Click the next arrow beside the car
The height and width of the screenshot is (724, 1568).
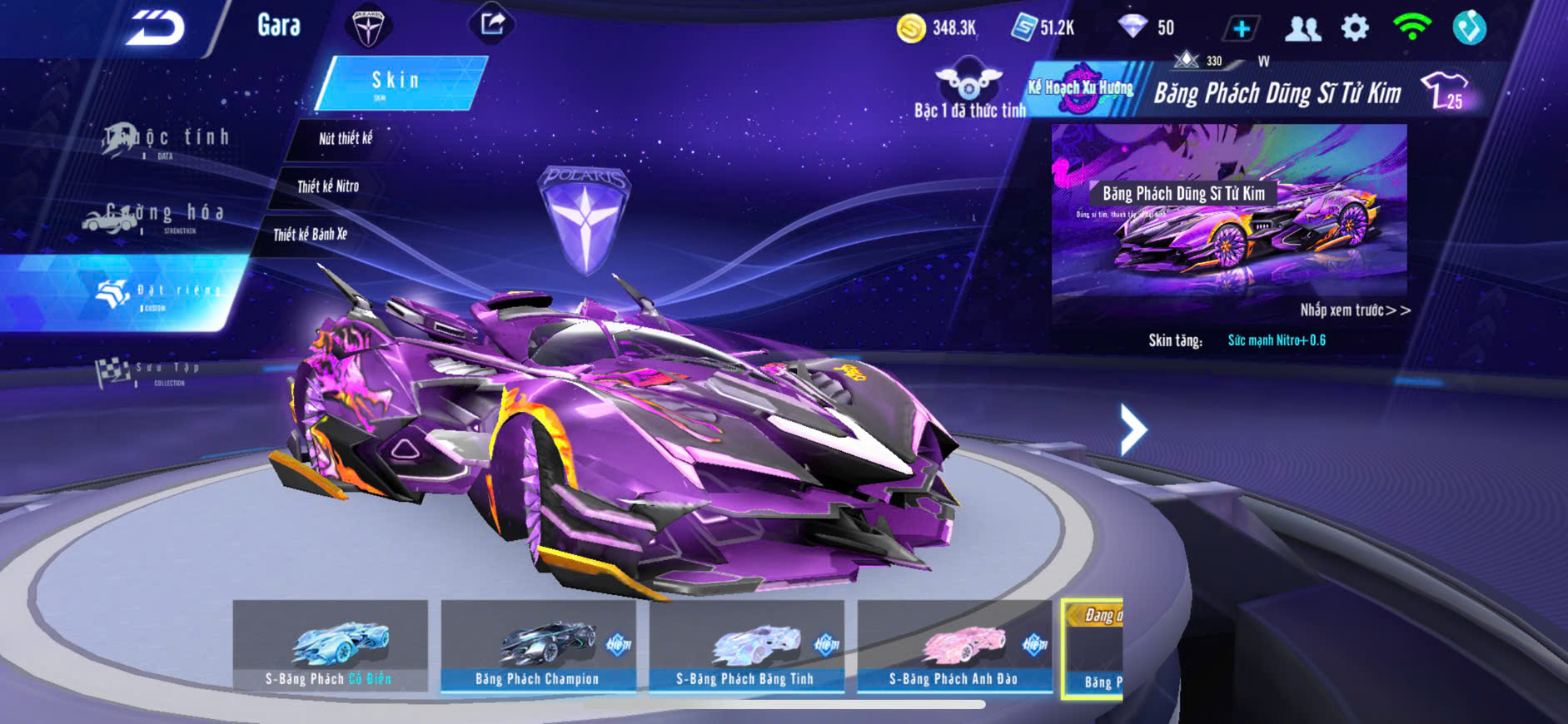tap(1133, 429)
